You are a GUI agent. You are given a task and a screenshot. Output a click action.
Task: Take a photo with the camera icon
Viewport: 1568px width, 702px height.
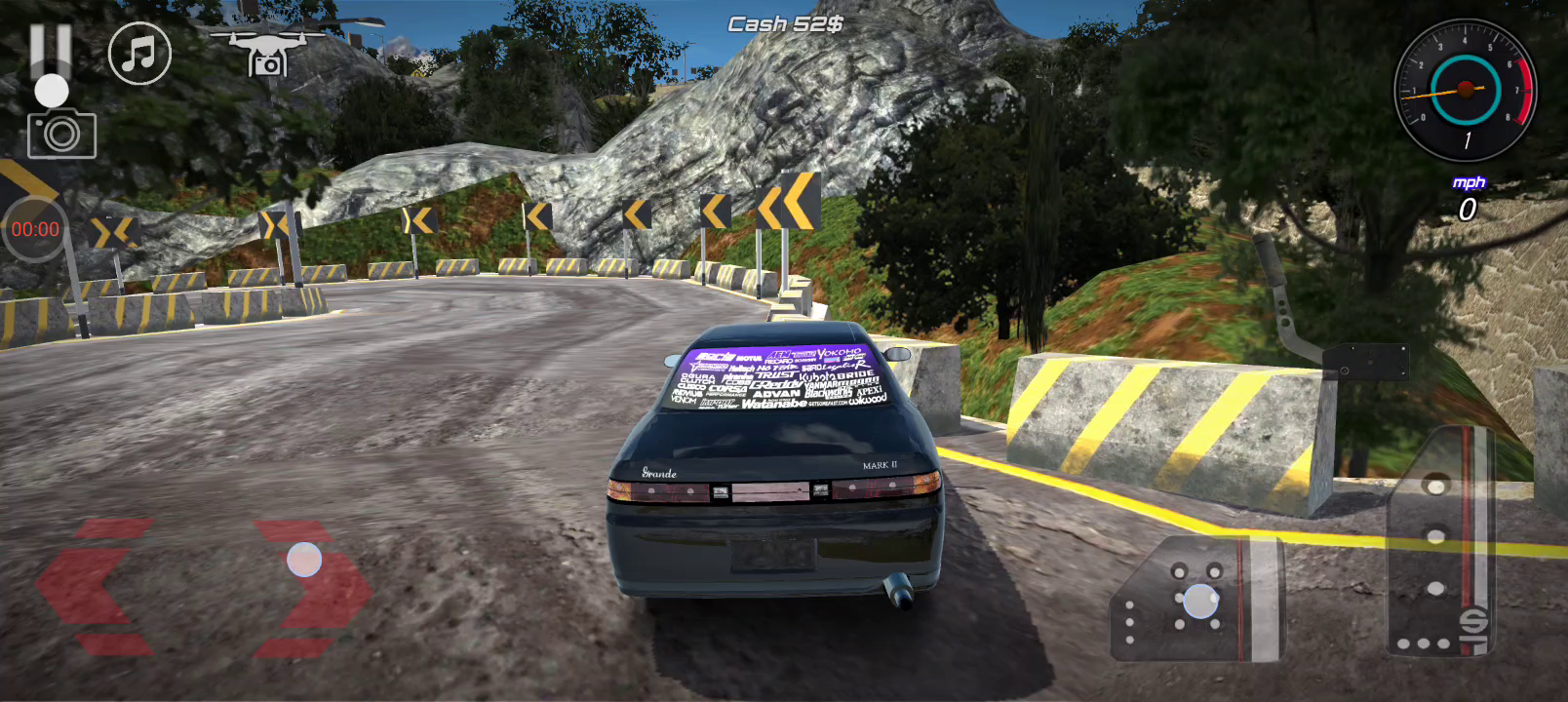pyautogui.click(x=61, y=135)
